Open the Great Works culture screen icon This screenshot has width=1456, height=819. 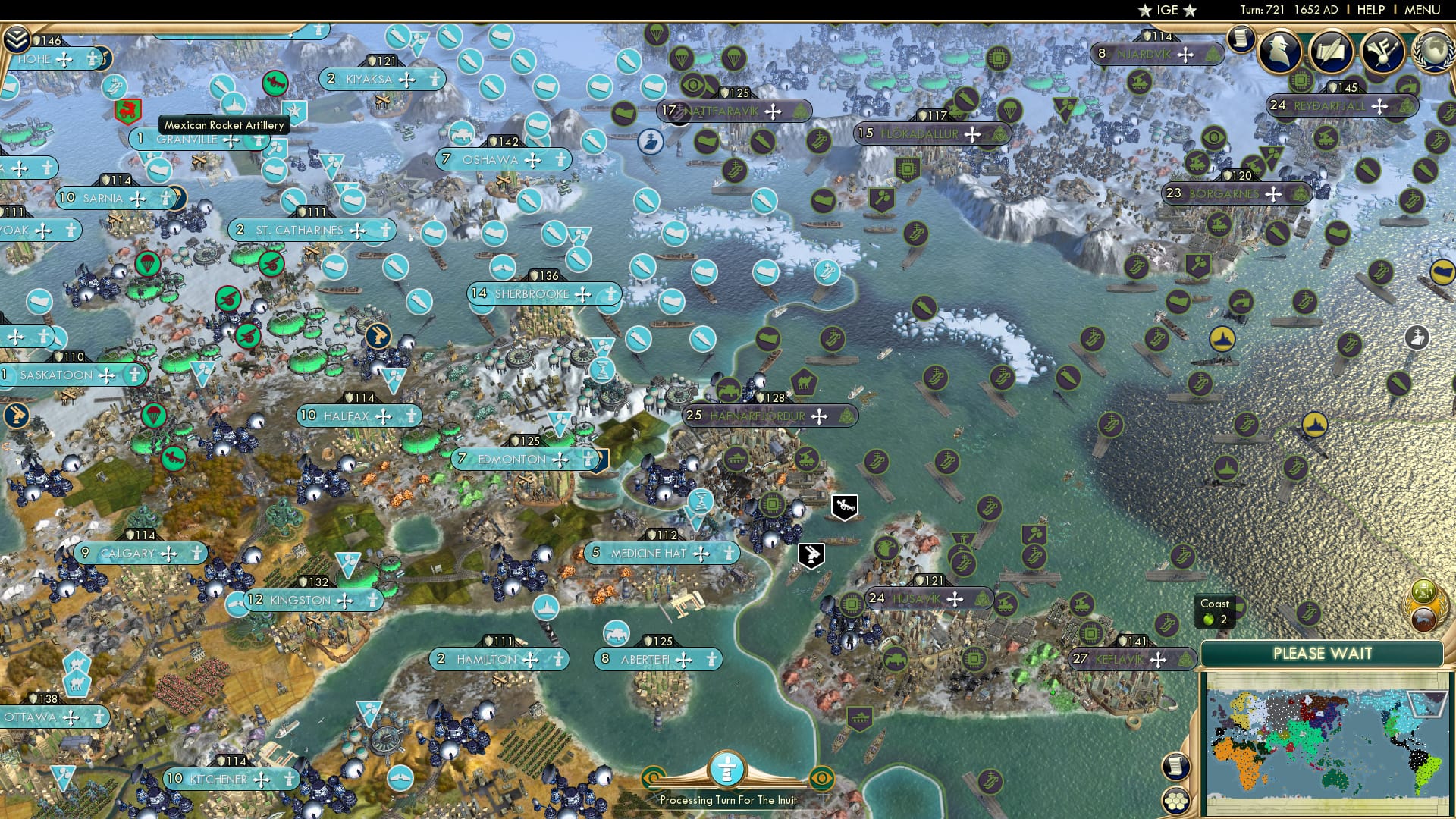pos(1383,50)
